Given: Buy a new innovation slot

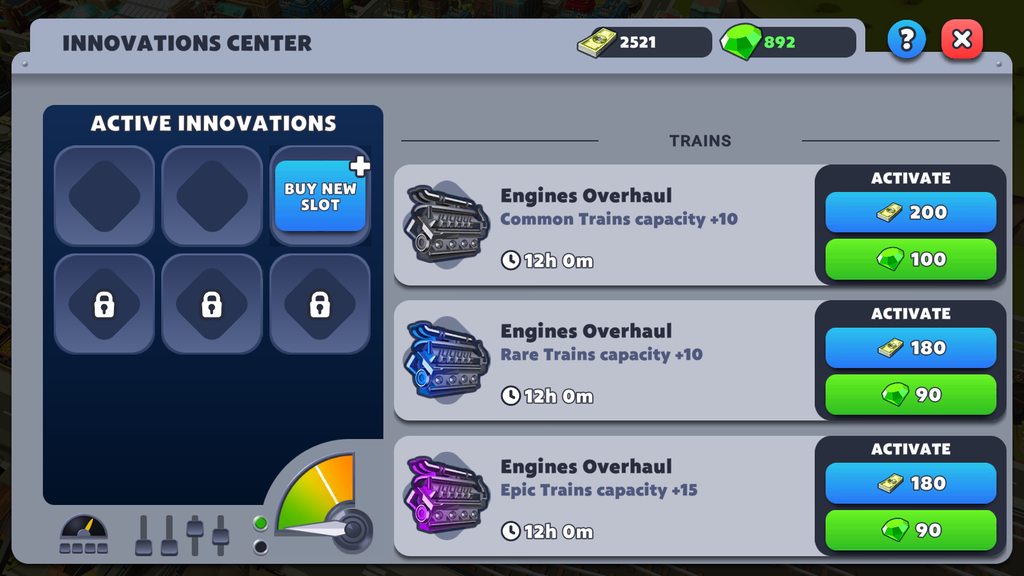Looking at the screenshot, I should click(x=320, y=196).
